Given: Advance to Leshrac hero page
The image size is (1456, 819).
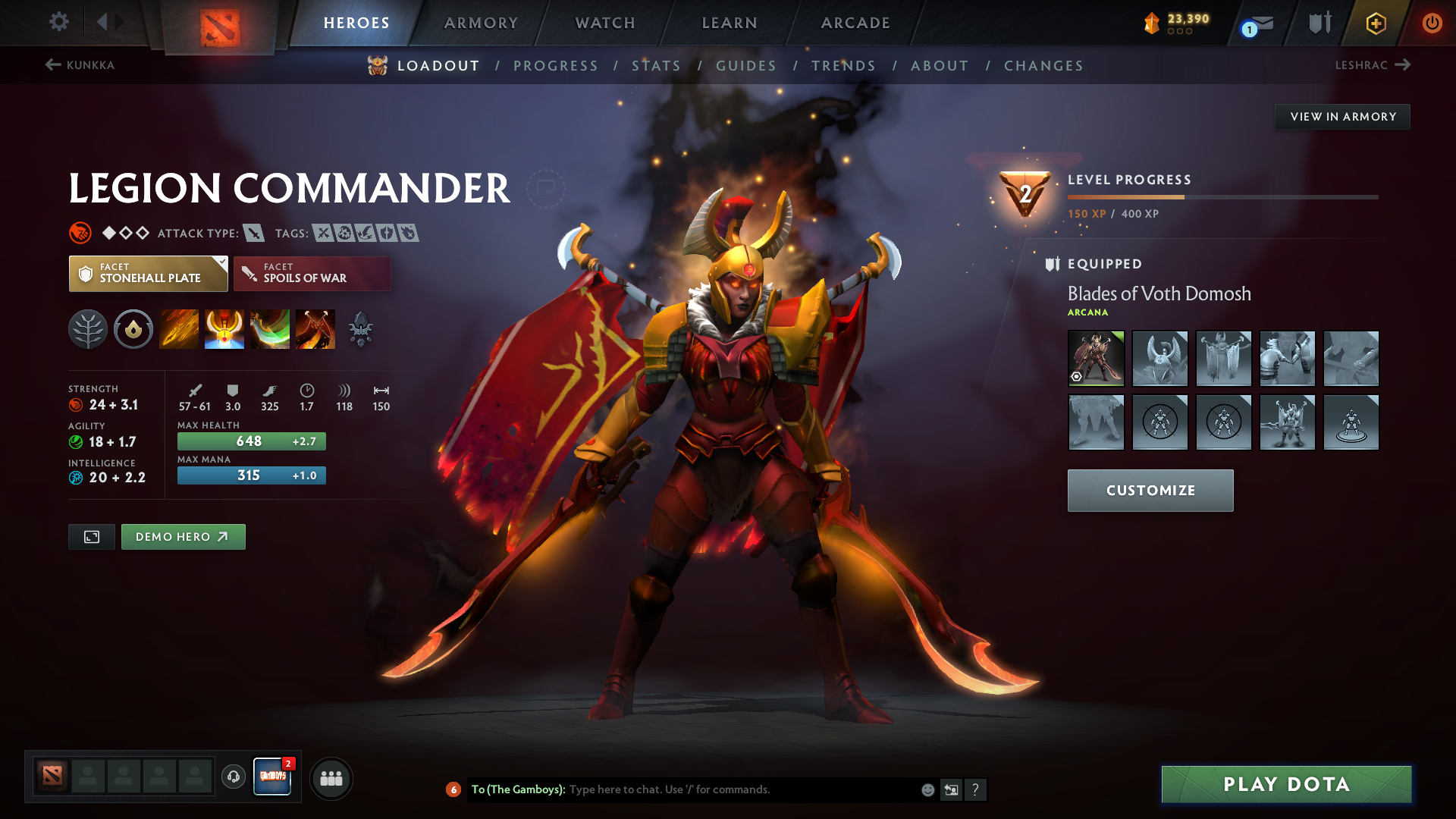Looking at the screenshot, I should (1374, 65).
